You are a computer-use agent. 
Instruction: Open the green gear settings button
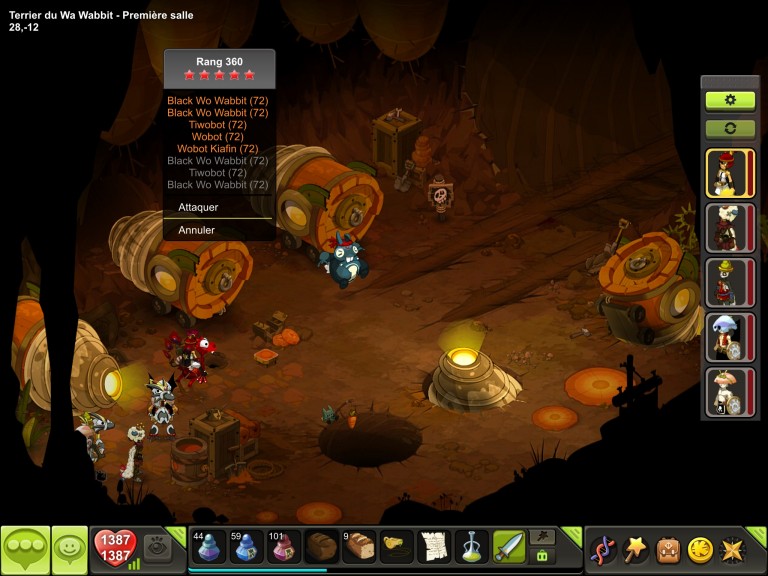730,100
